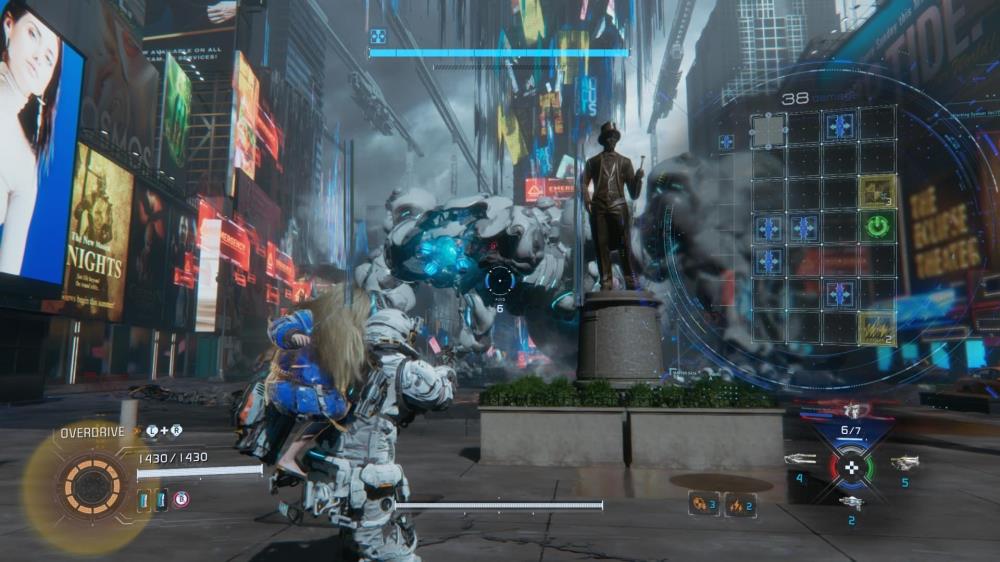Use the orange lightning item with count 2
1000x562 pixels.
tap(739, 504)
